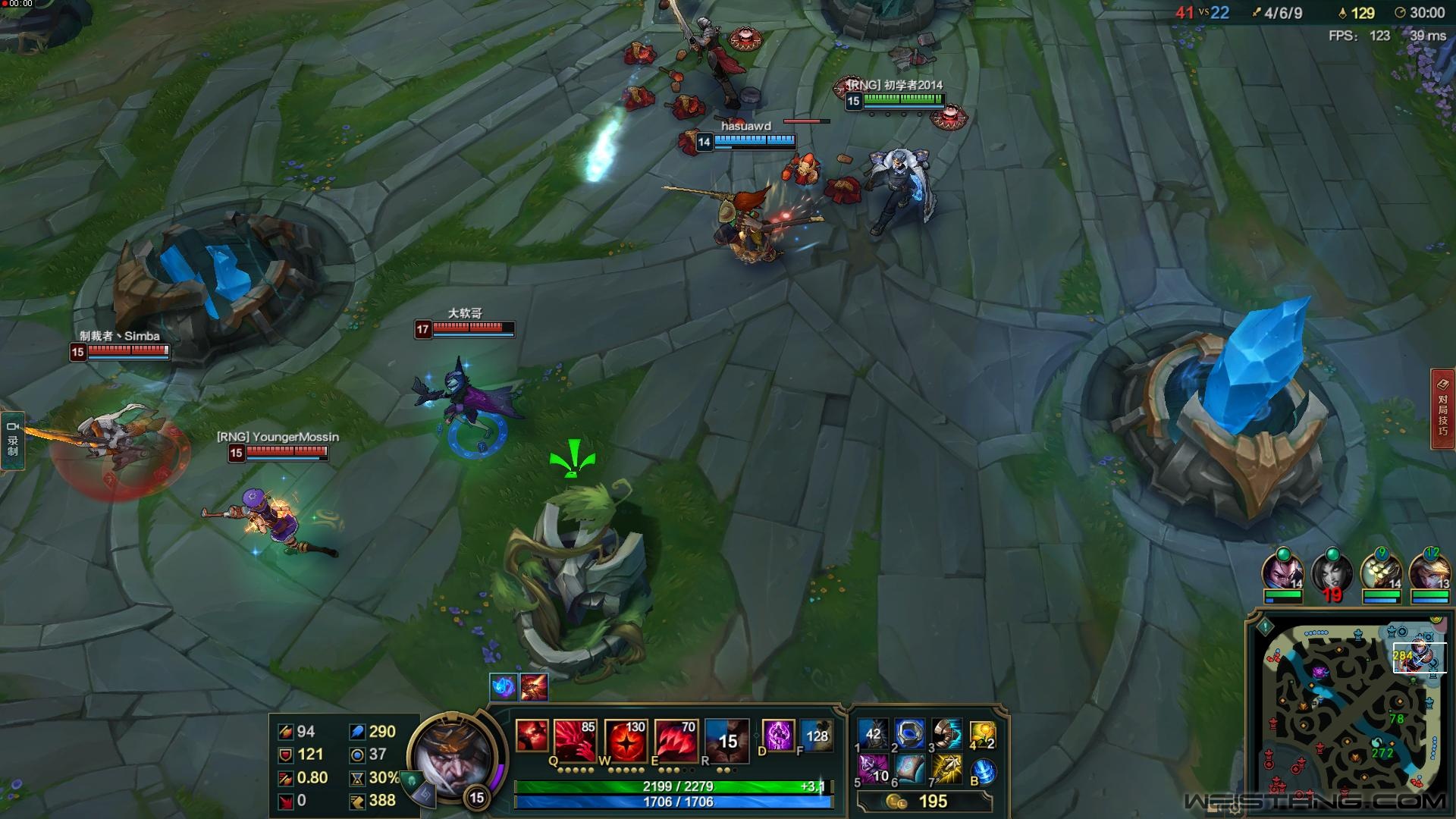Trigger the purple D summoner spell
Viewport: 1456px width, 819px height.
[778, 736]
